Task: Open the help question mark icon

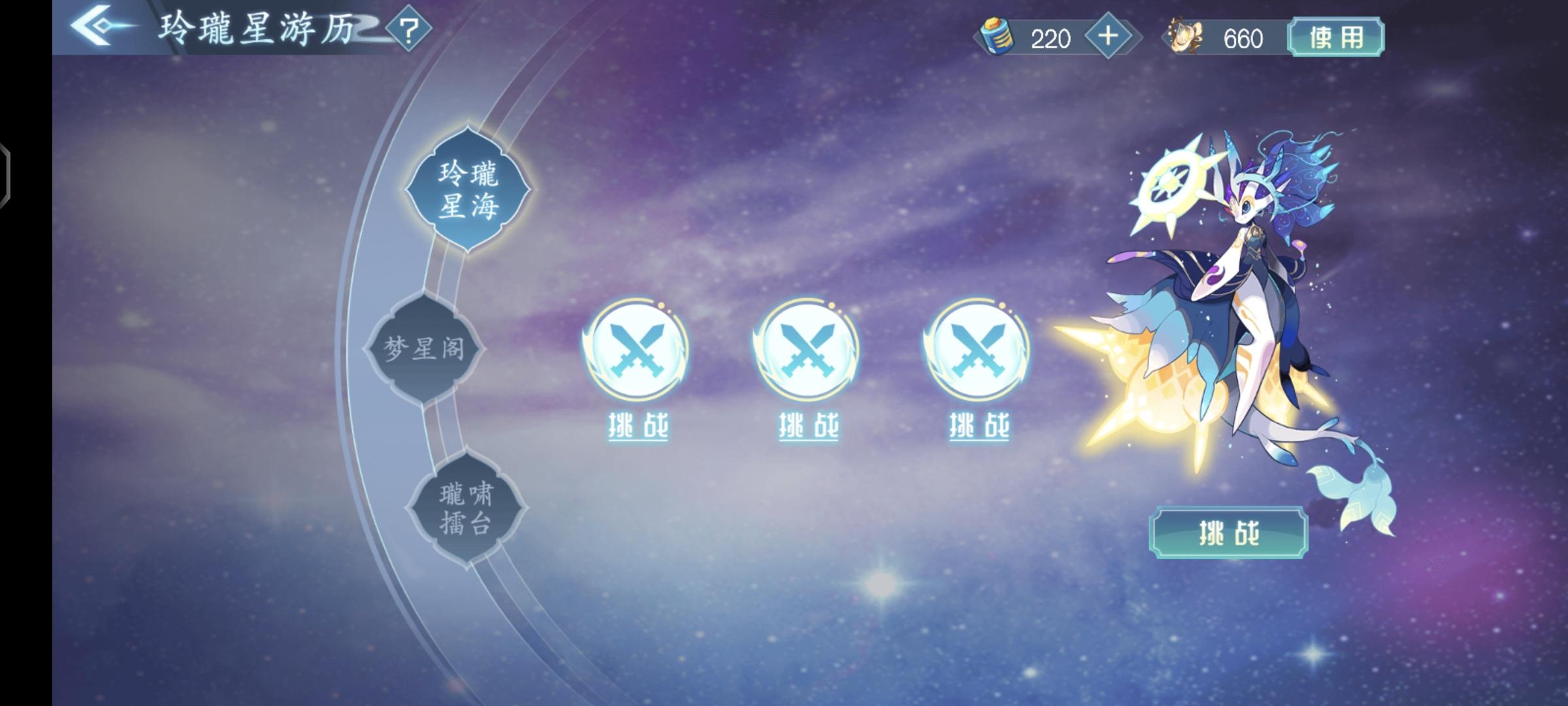Action: pos(409,29)
